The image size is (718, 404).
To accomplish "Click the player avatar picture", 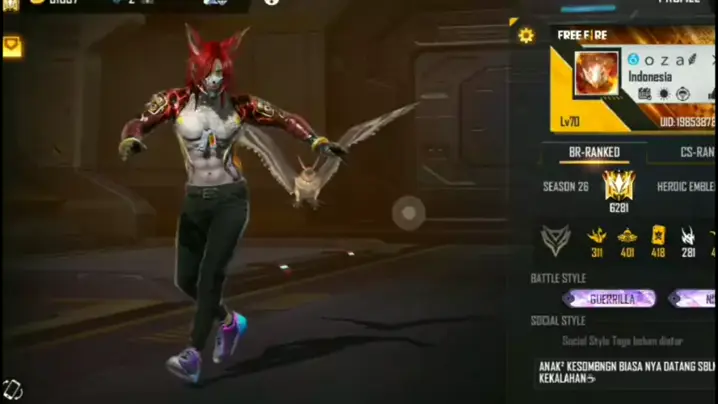I will click(x=596, y=77).
